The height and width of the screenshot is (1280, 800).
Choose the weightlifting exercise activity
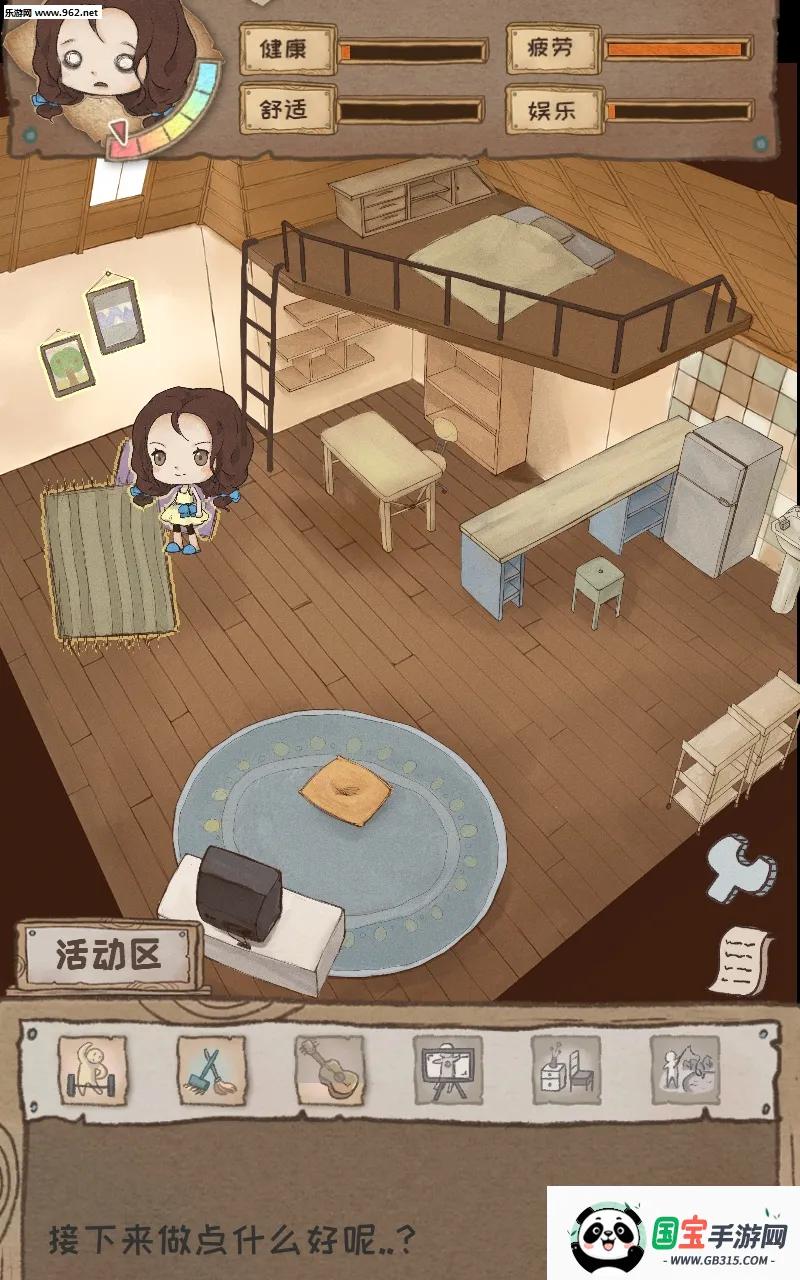click(92, 1070)
